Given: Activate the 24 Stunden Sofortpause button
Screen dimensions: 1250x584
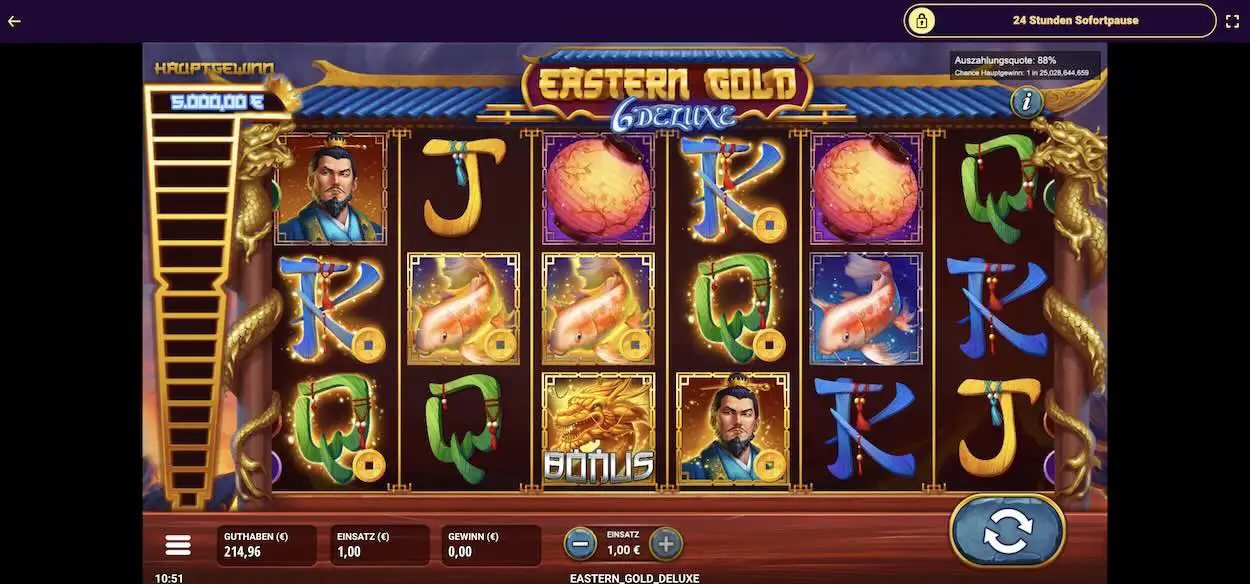Looking at the screenshot, I should tap(1059, 20).
